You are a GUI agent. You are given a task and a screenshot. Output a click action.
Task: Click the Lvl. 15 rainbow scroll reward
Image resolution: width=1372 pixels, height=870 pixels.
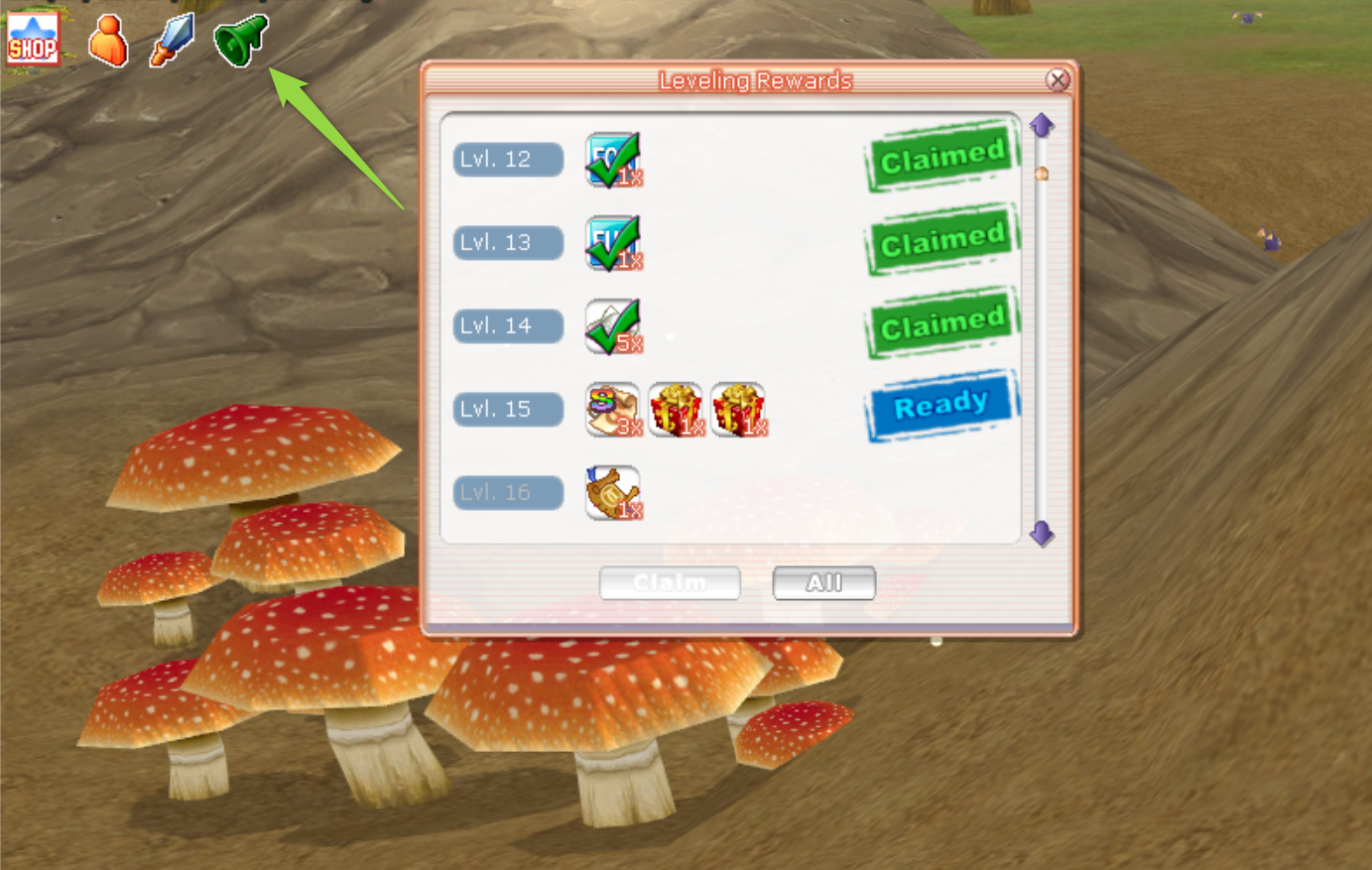(613, 410)
